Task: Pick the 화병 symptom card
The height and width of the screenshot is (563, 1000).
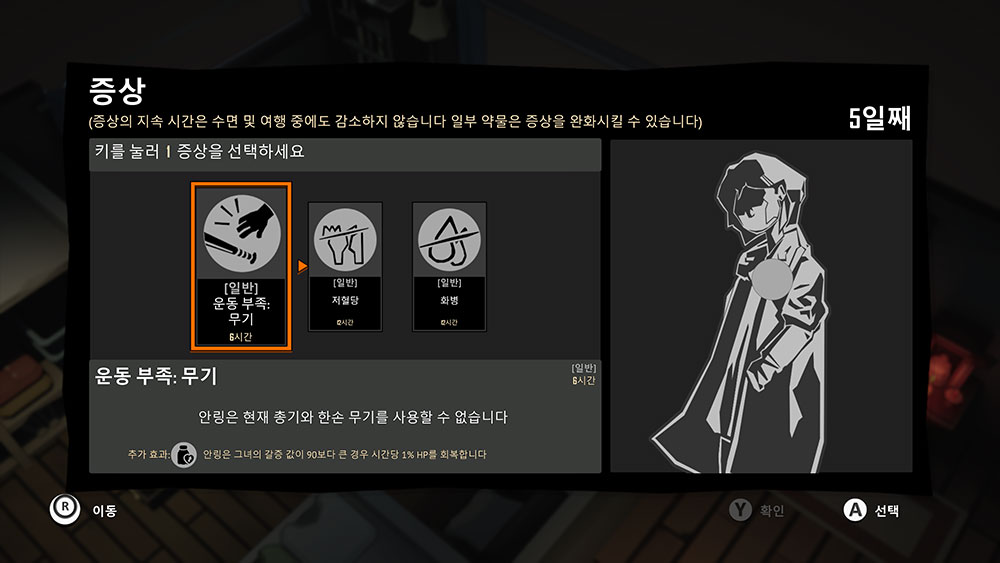Action: 449,267
